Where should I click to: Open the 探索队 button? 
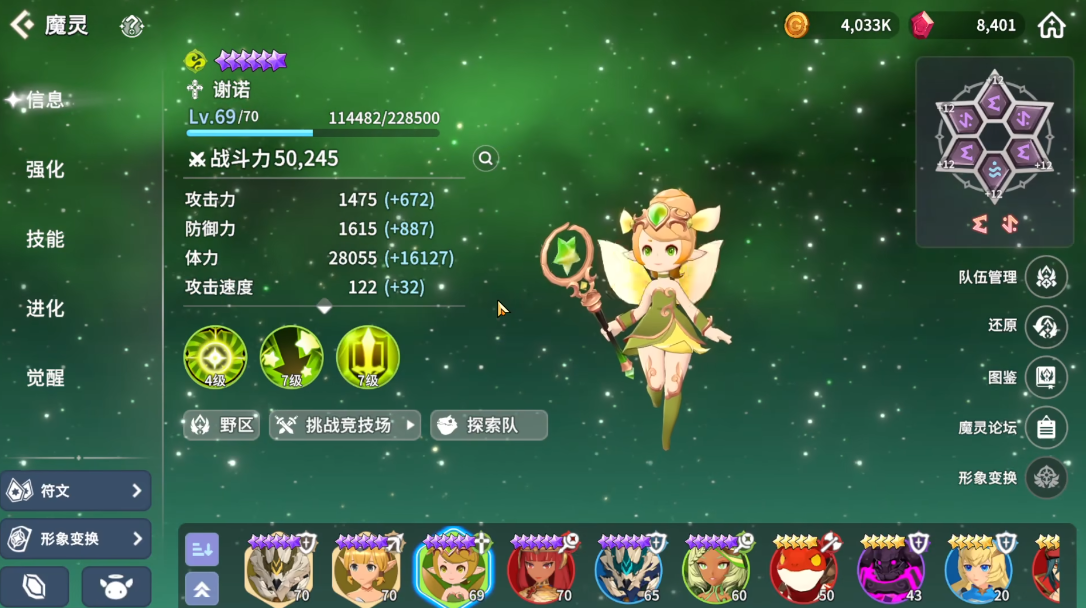pos(489,425)
